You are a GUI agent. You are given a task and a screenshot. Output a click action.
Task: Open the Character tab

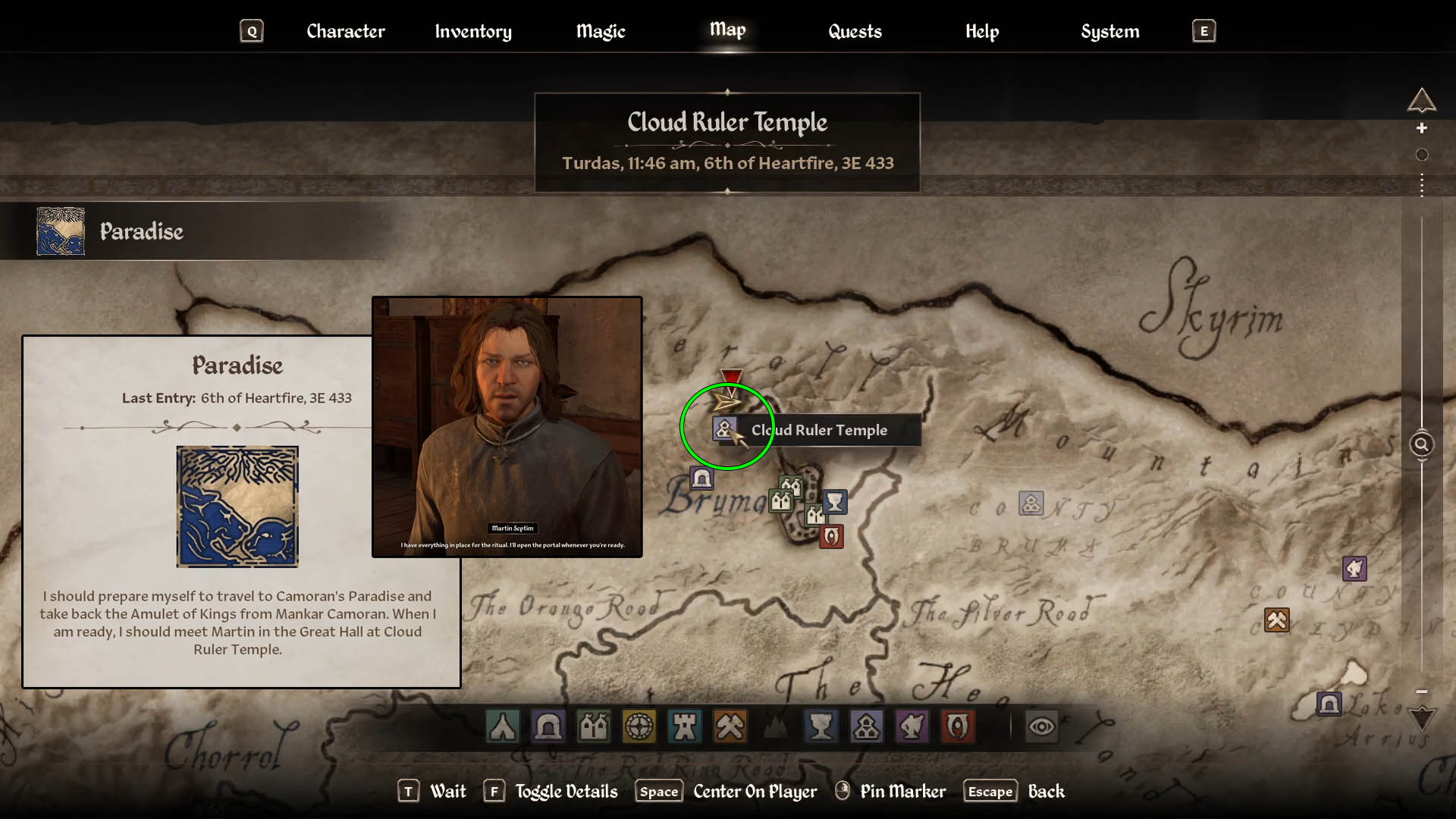tap(346, 31)
